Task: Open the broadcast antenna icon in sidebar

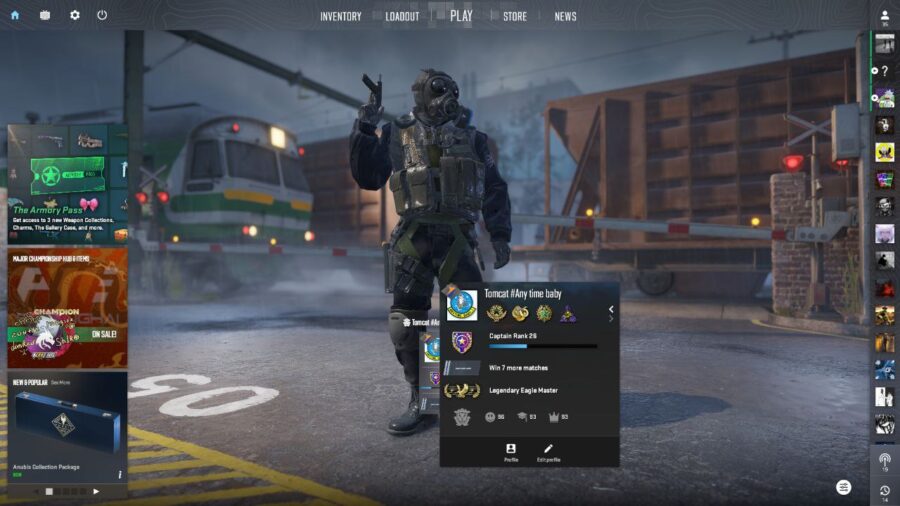Action: click(885, 461)
